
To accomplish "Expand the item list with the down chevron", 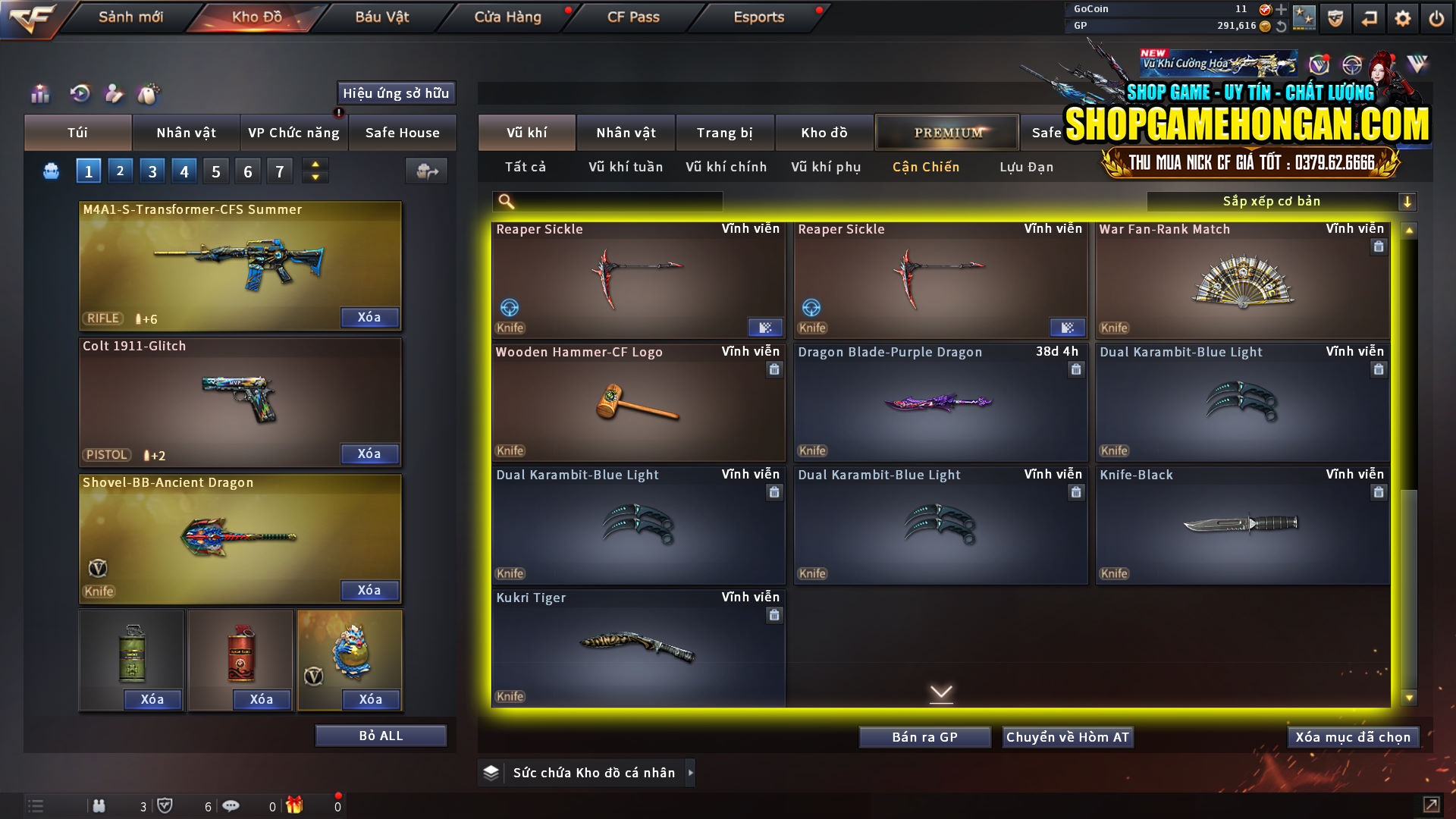I will tap(942, 693).
